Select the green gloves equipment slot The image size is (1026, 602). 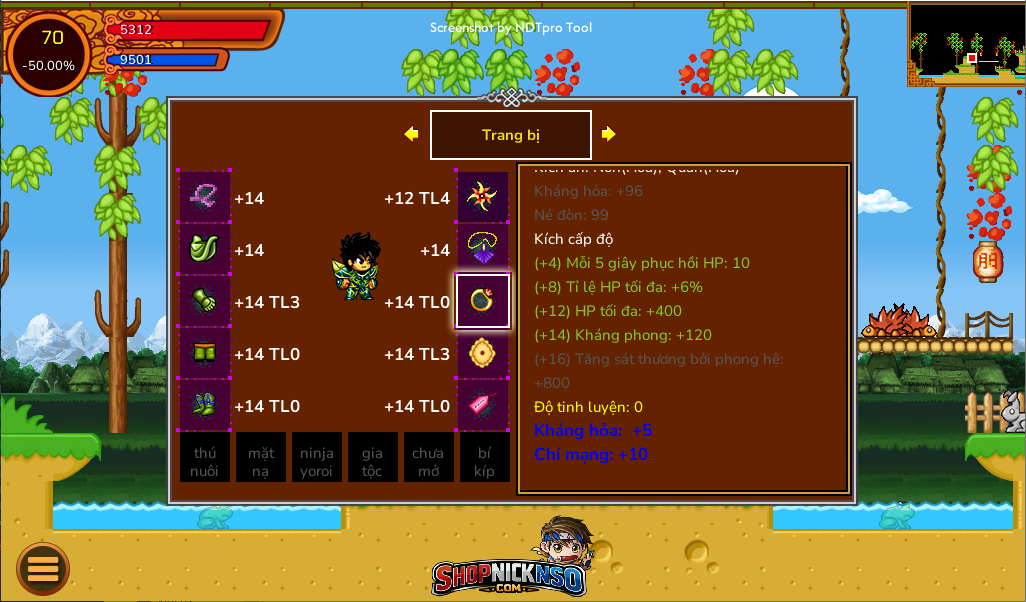205,301
